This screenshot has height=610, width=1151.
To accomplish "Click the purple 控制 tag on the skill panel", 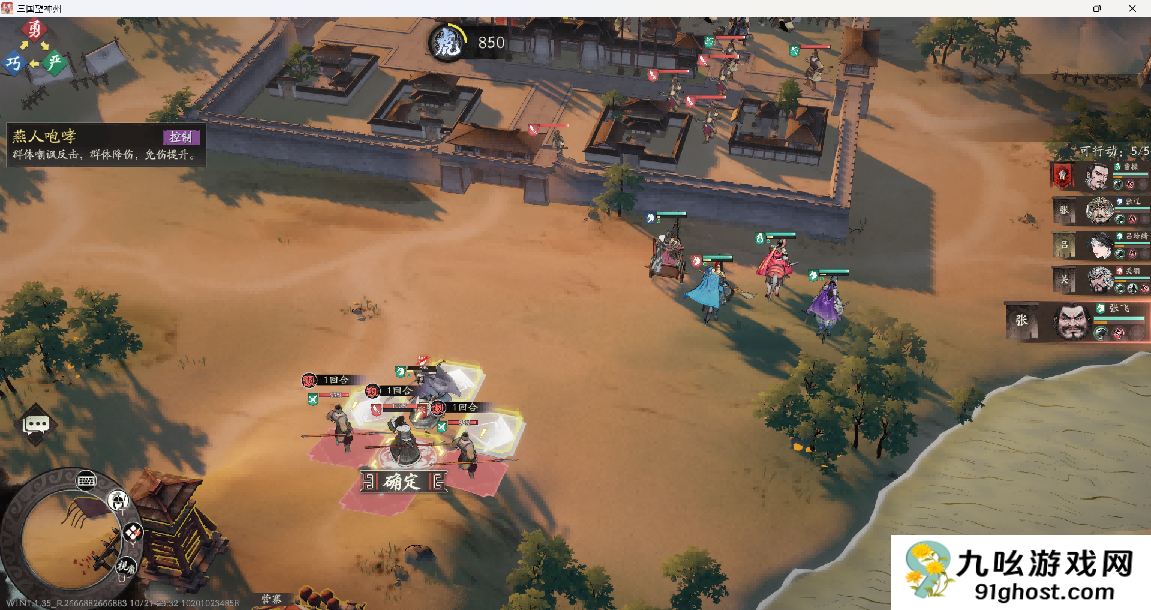I will tap(181, 137).
